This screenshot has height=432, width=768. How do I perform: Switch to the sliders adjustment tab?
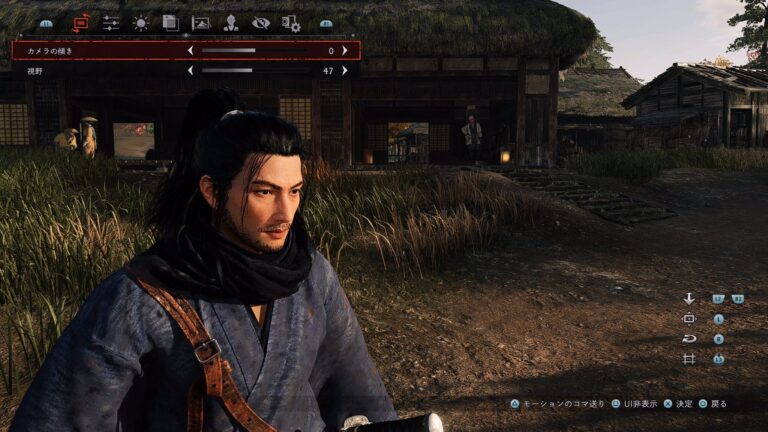(110, 22)
